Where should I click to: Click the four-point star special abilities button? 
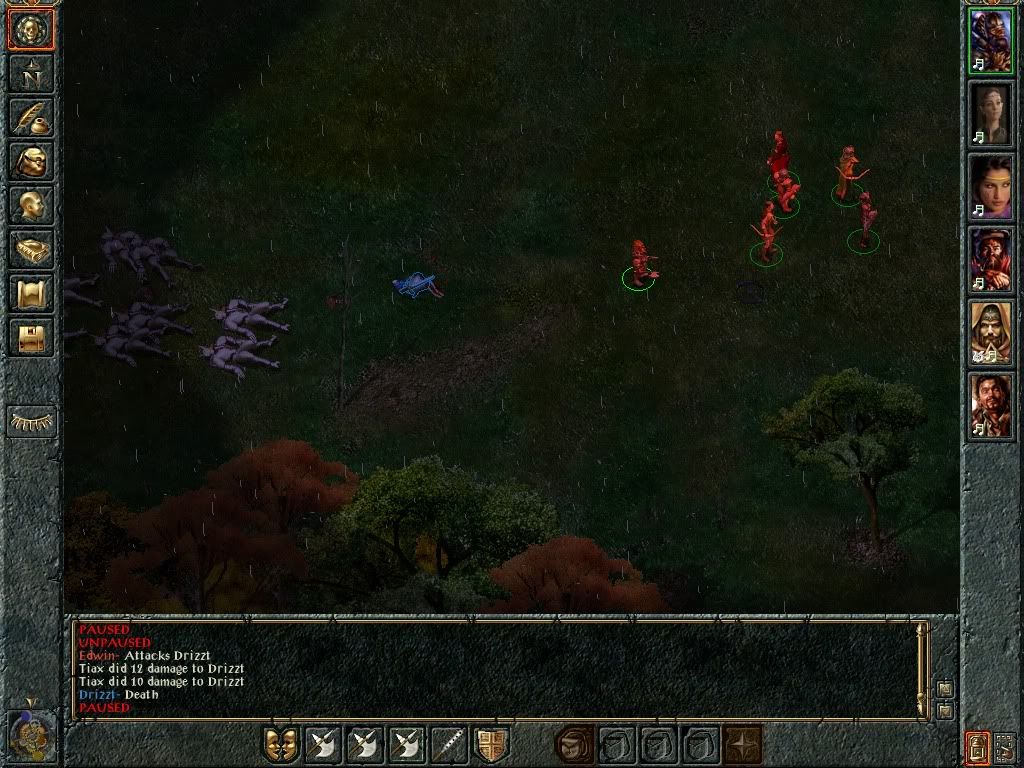tap(741, 744)
